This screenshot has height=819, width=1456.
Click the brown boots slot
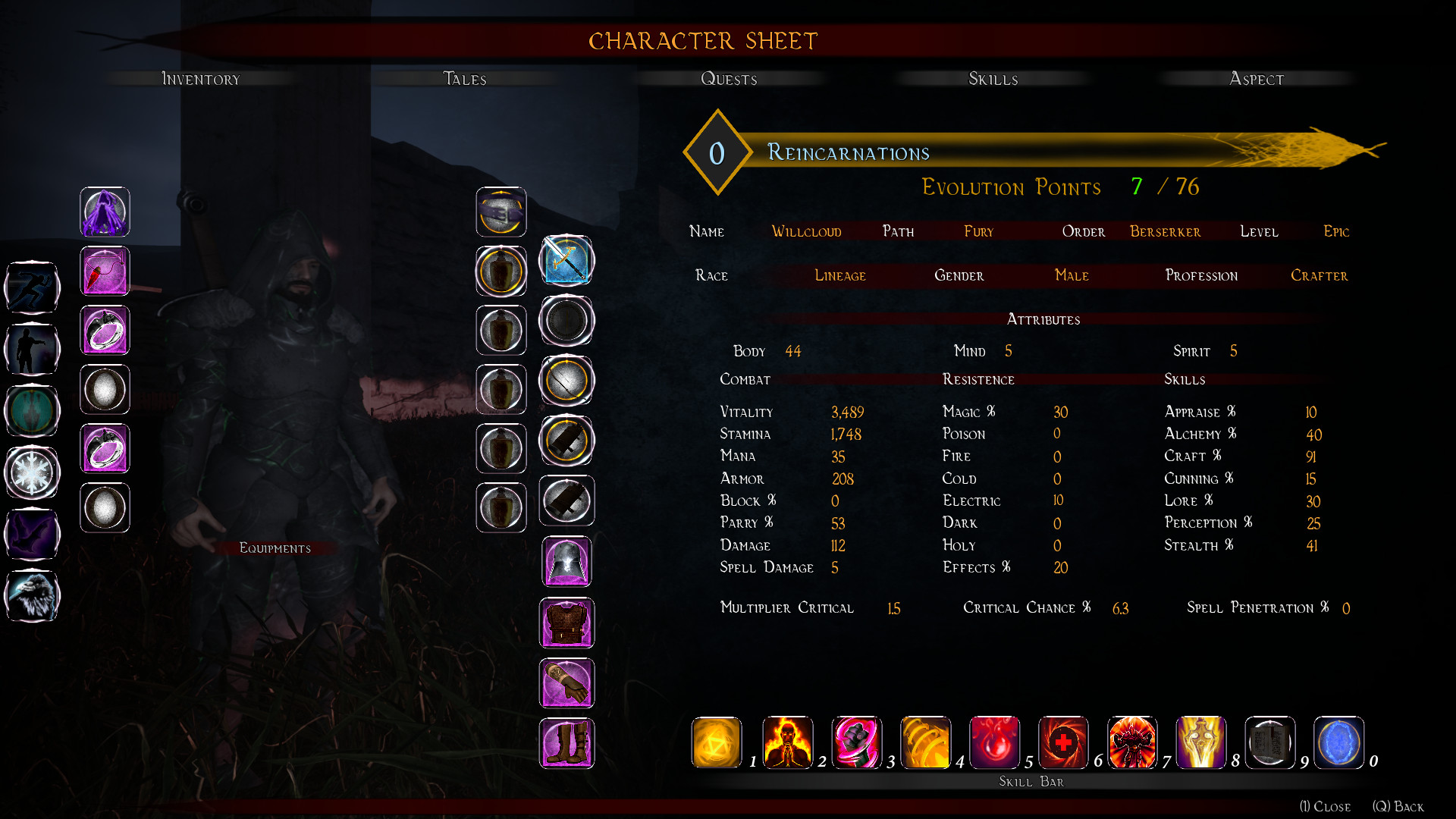coord(566,744)
